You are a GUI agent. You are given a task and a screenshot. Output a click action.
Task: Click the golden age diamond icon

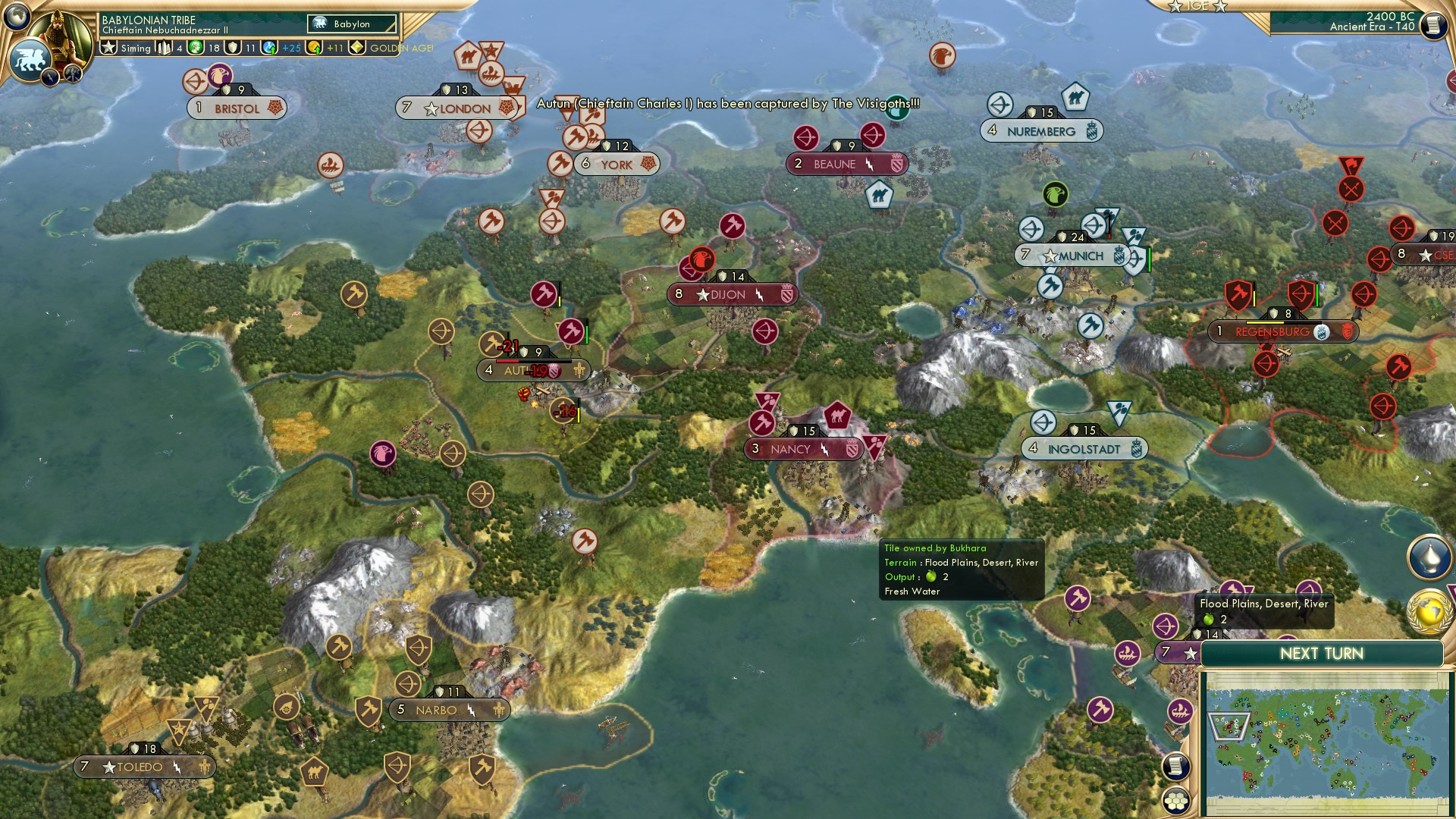click(x=357, y=47)
